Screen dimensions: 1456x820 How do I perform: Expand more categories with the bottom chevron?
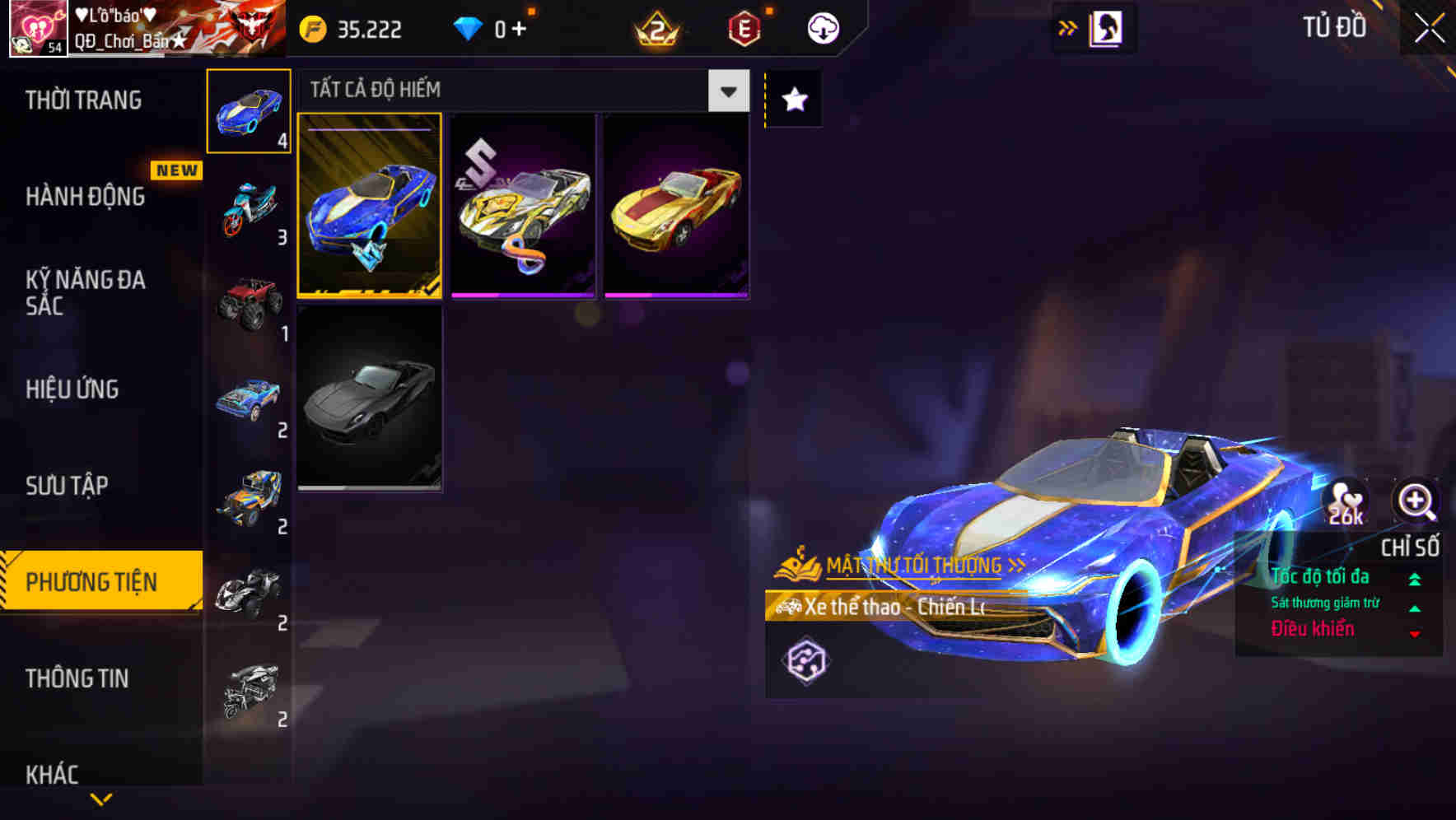click(x=100, y=797)
